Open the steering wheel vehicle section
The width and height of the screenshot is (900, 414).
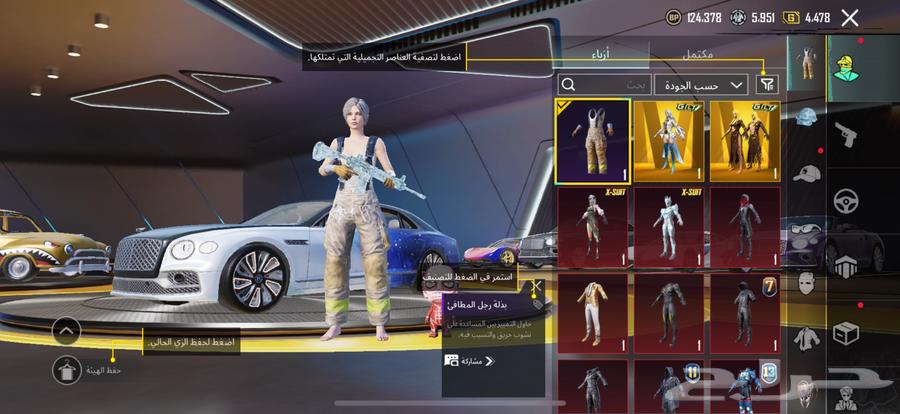(846, 198)
